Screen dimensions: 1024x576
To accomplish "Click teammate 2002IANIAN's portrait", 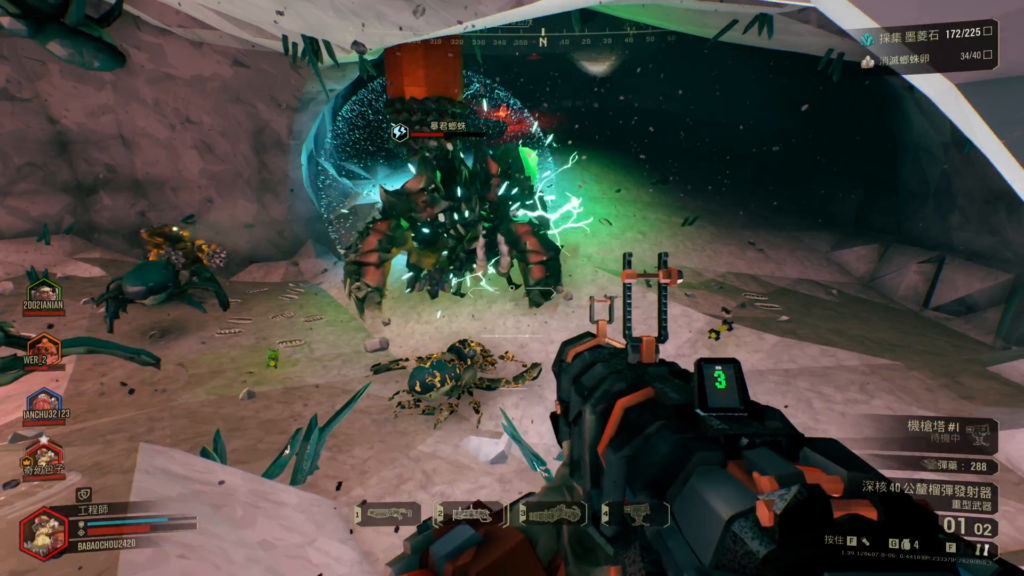I will coord(43,295).
